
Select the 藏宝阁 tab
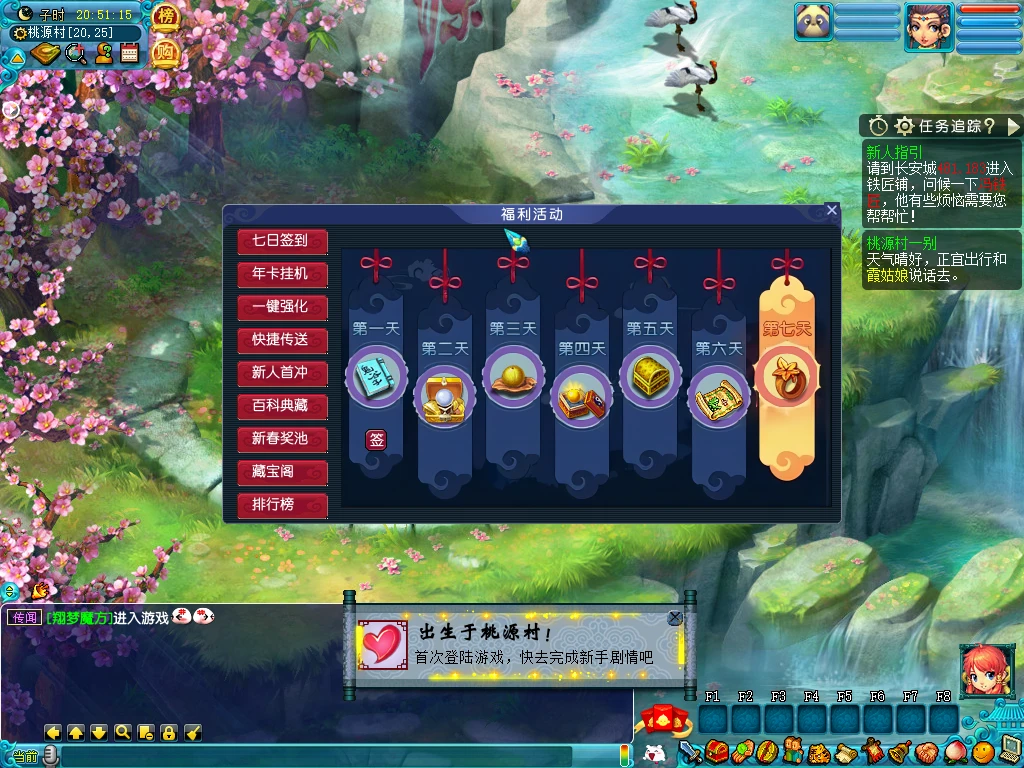click(x=282, y=472)
